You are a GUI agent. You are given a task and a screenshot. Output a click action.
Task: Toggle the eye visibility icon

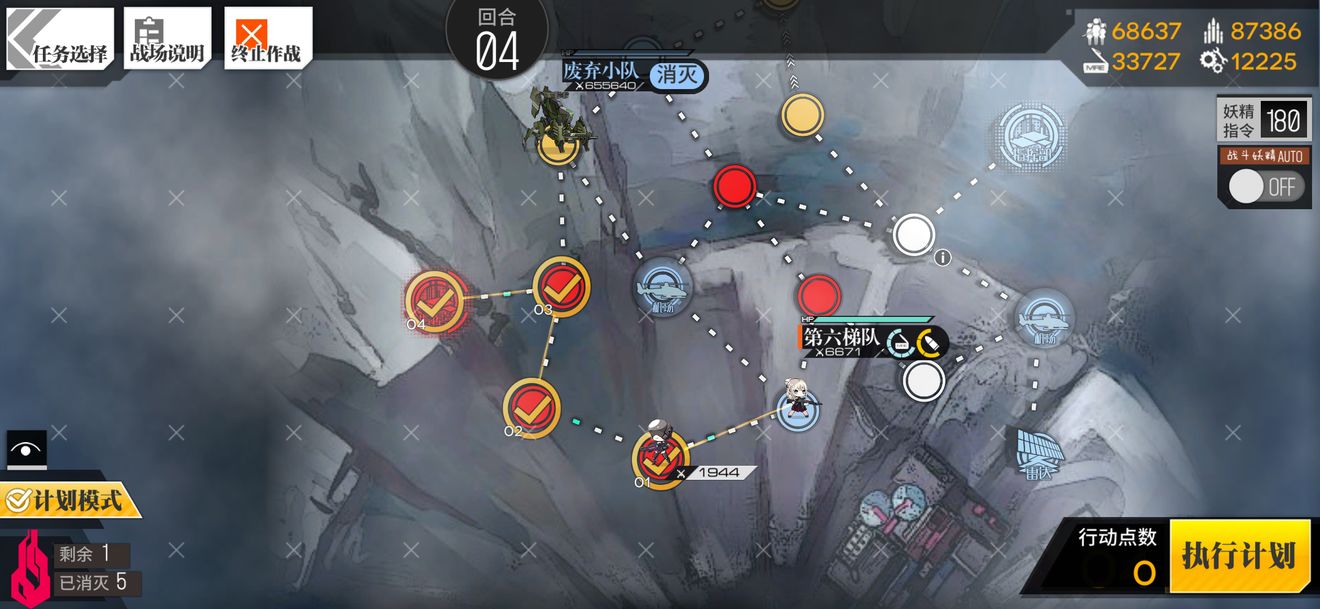26,449
